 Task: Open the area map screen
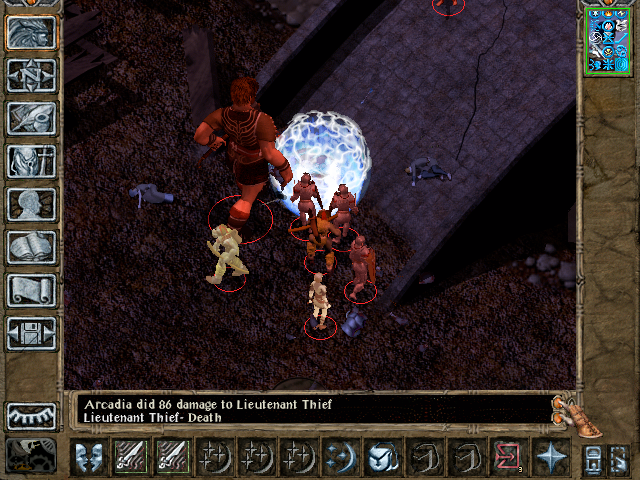click(32, 75)
